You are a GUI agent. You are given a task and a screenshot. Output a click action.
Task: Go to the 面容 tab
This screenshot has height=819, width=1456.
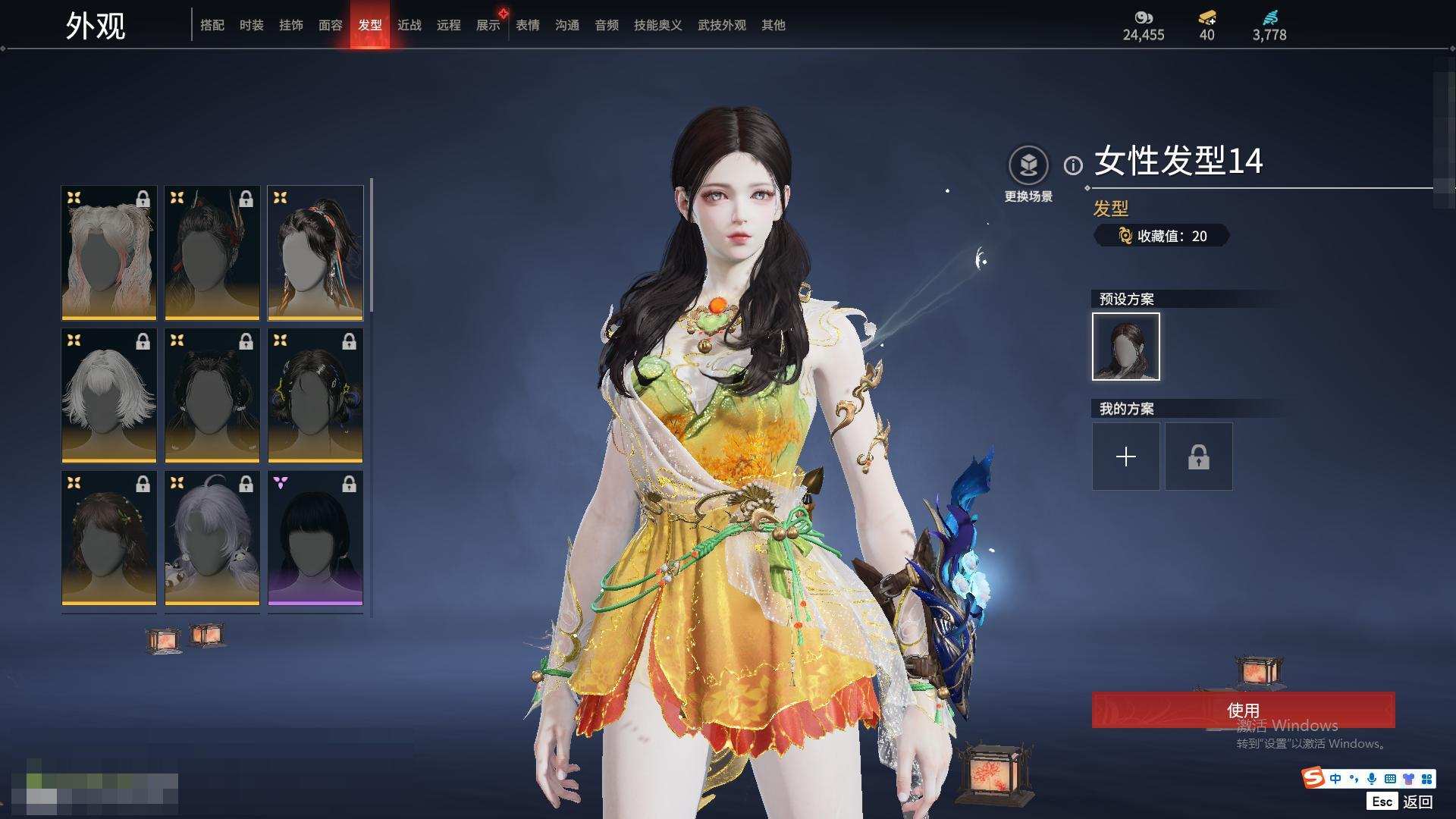pos(330,25)
